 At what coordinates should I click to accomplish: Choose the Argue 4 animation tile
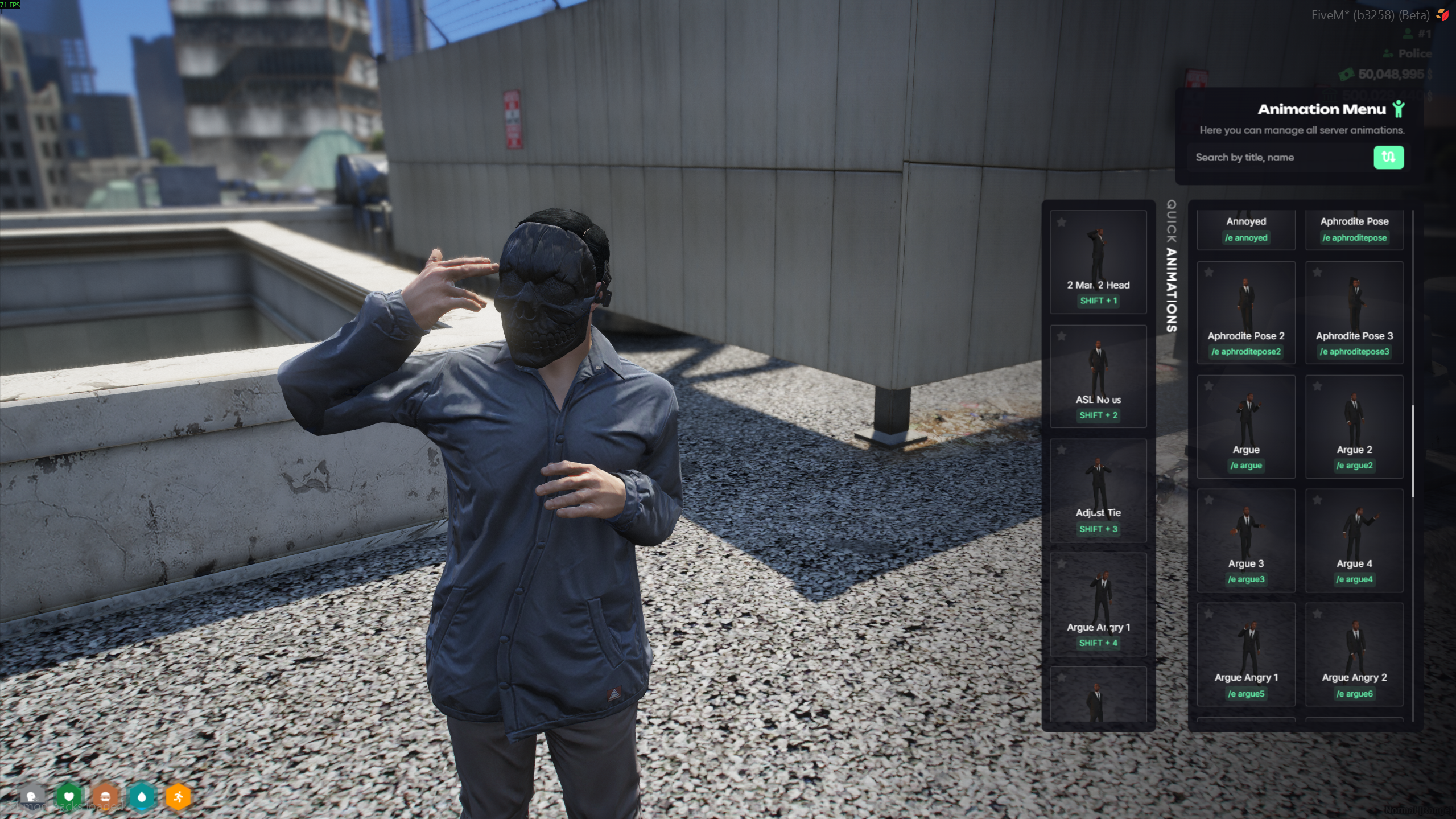click(x=1354, y=541)
